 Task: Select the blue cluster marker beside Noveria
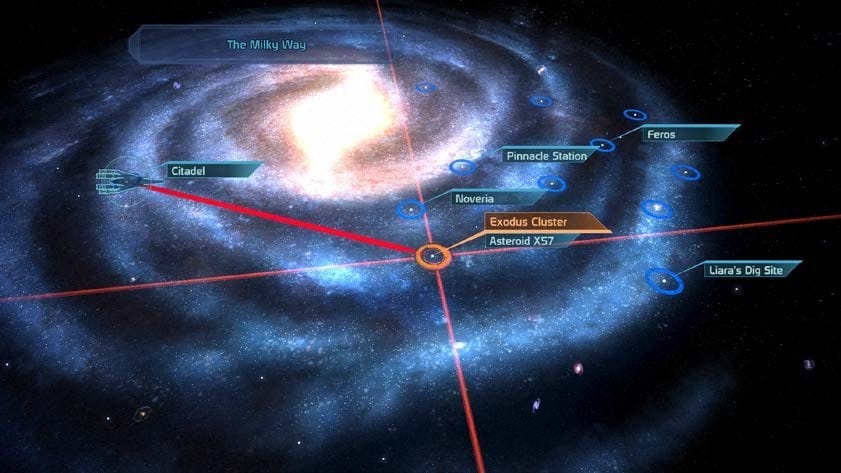point(409,210)
